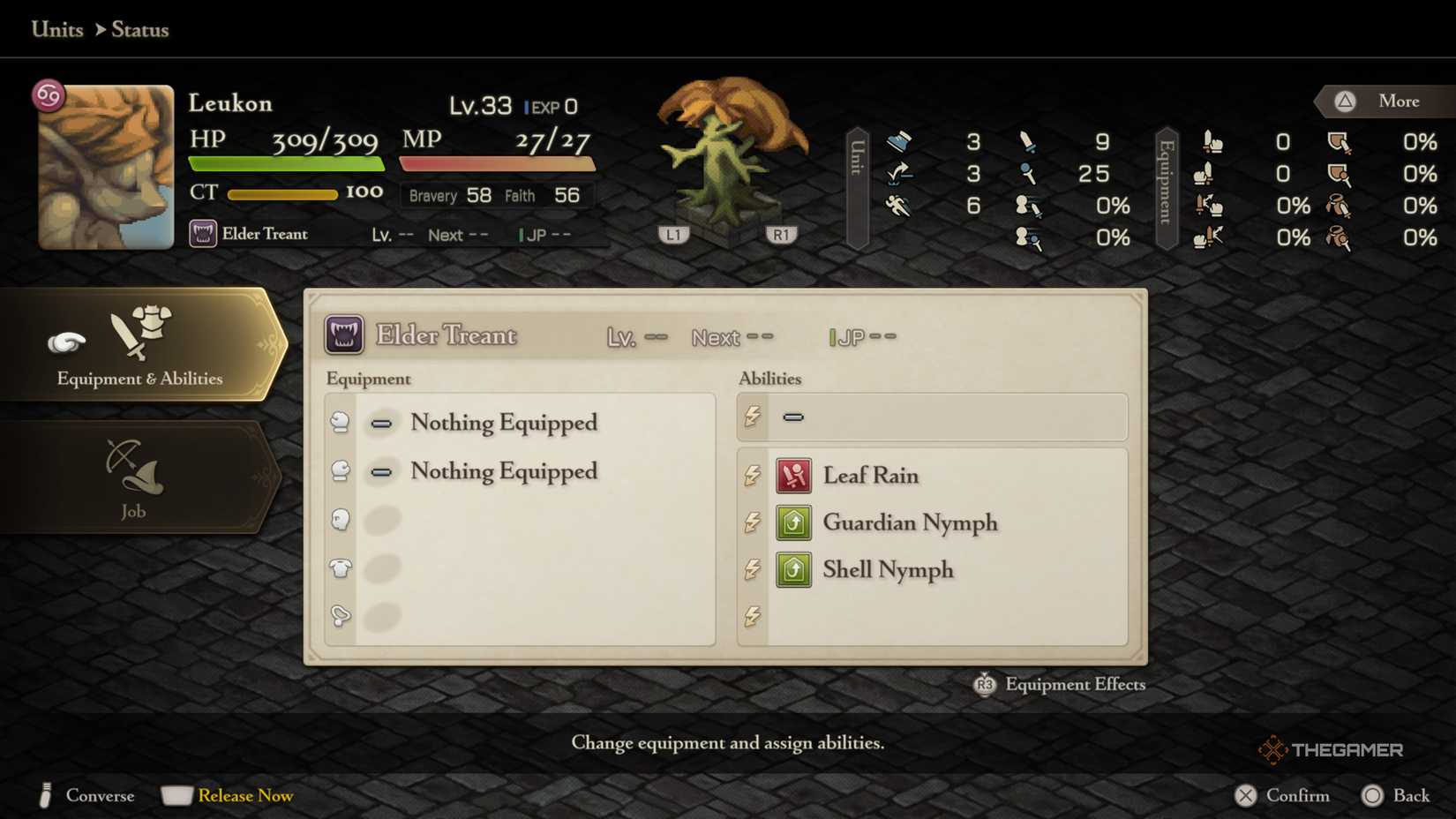
Task: Toggle the second Nothing Equipped weapon slot
Action: (x=381, y=471)
